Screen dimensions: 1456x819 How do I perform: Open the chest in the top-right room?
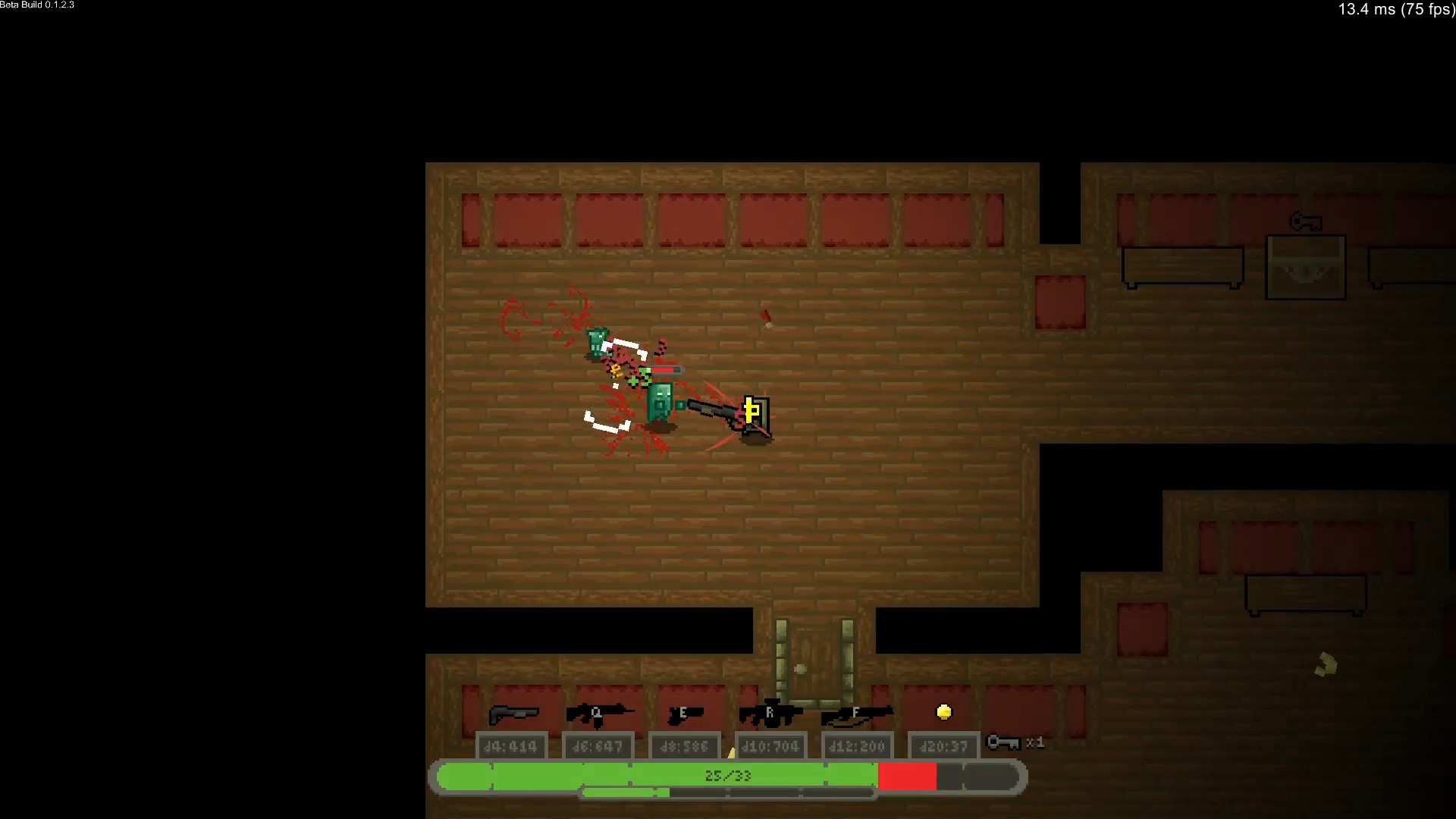coord(1306,267)
